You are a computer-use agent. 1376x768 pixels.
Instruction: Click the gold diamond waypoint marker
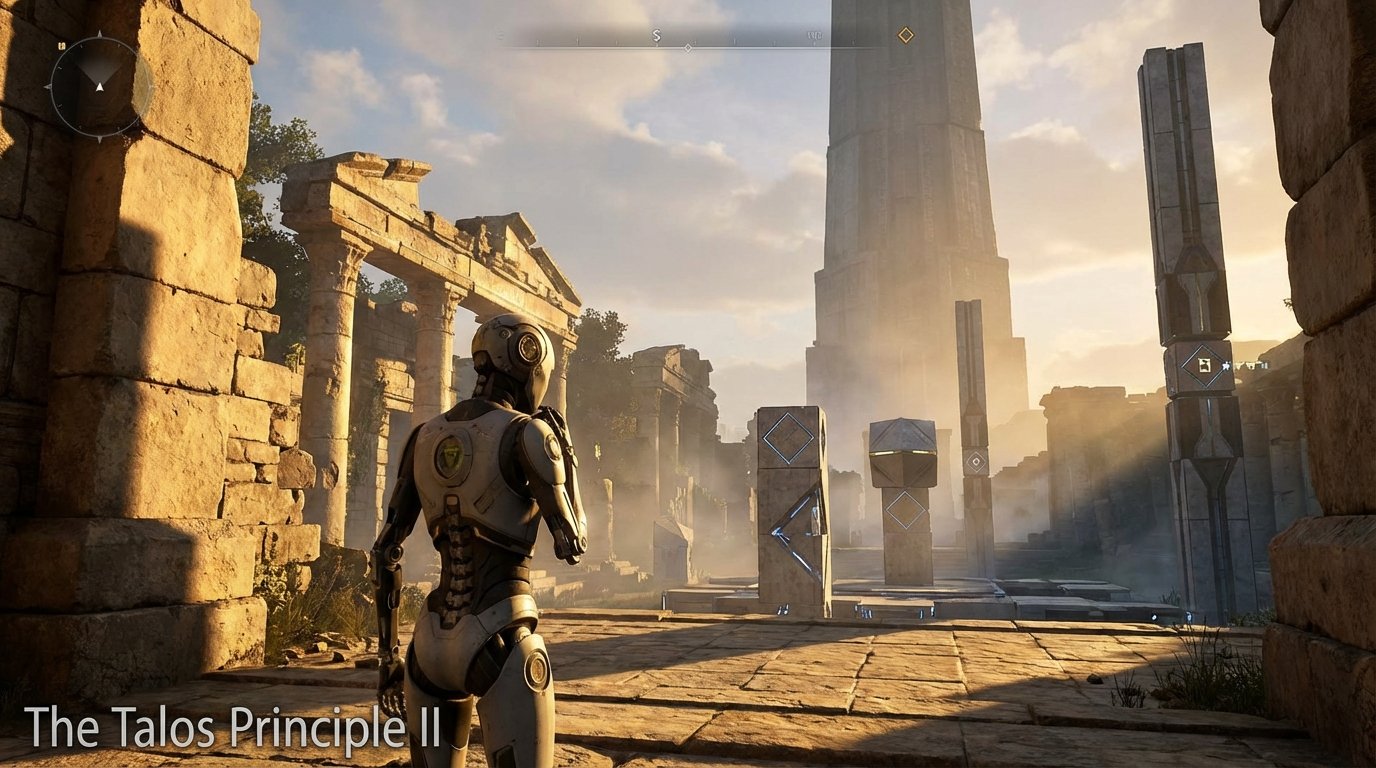click(905, 33)
